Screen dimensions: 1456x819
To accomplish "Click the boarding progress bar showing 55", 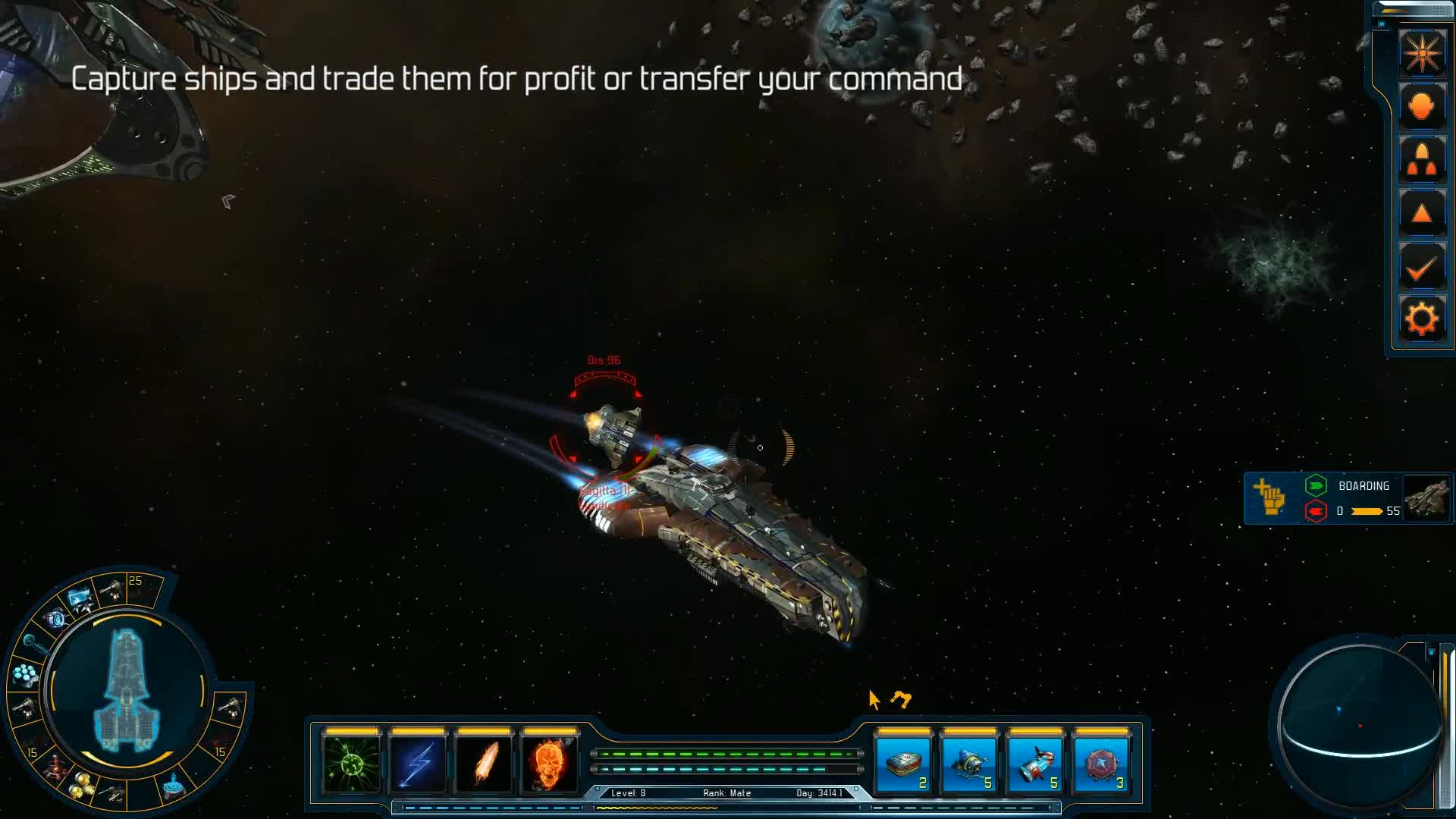I will pos(1368,511).
